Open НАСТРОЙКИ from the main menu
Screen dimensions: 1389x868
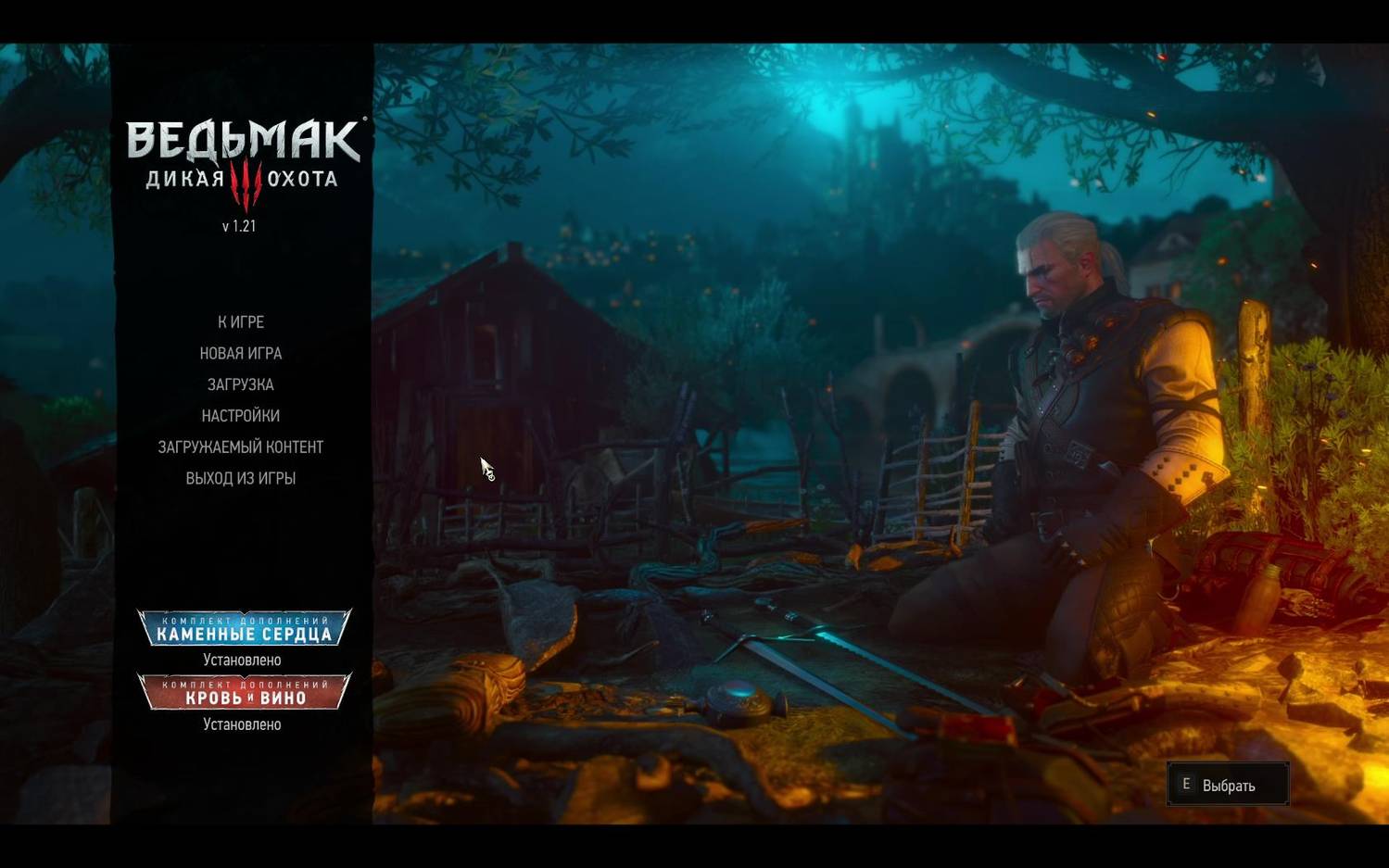pyautogui.click(x=240, y=416)
